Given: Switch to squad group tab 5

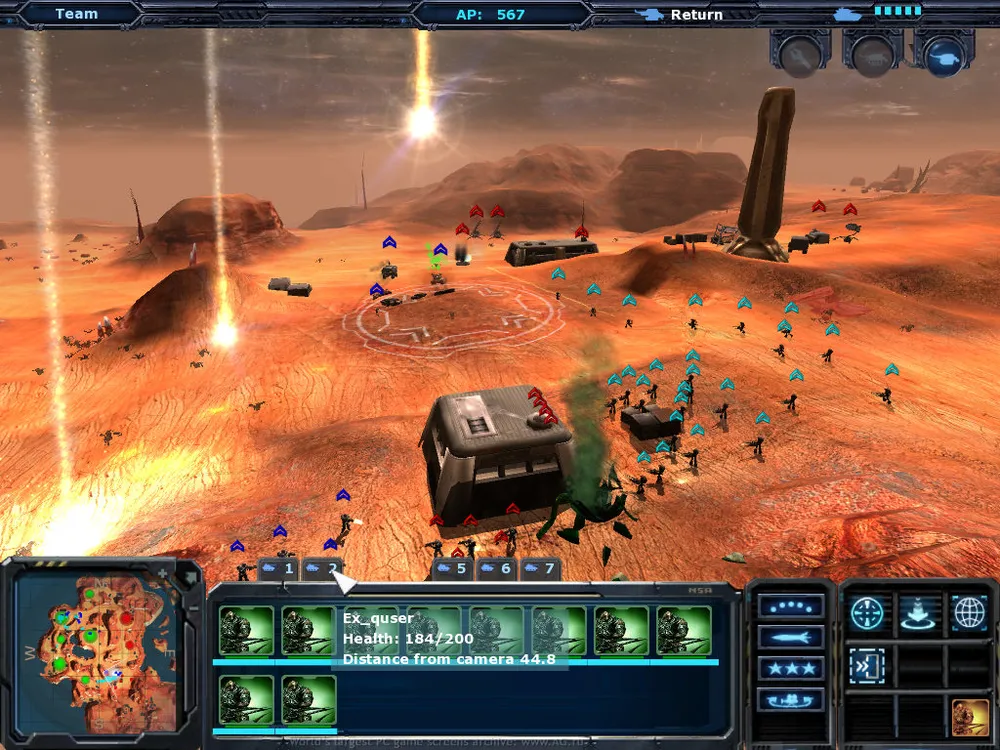Looking at the screenshot, I should click(x=452, y=569).
